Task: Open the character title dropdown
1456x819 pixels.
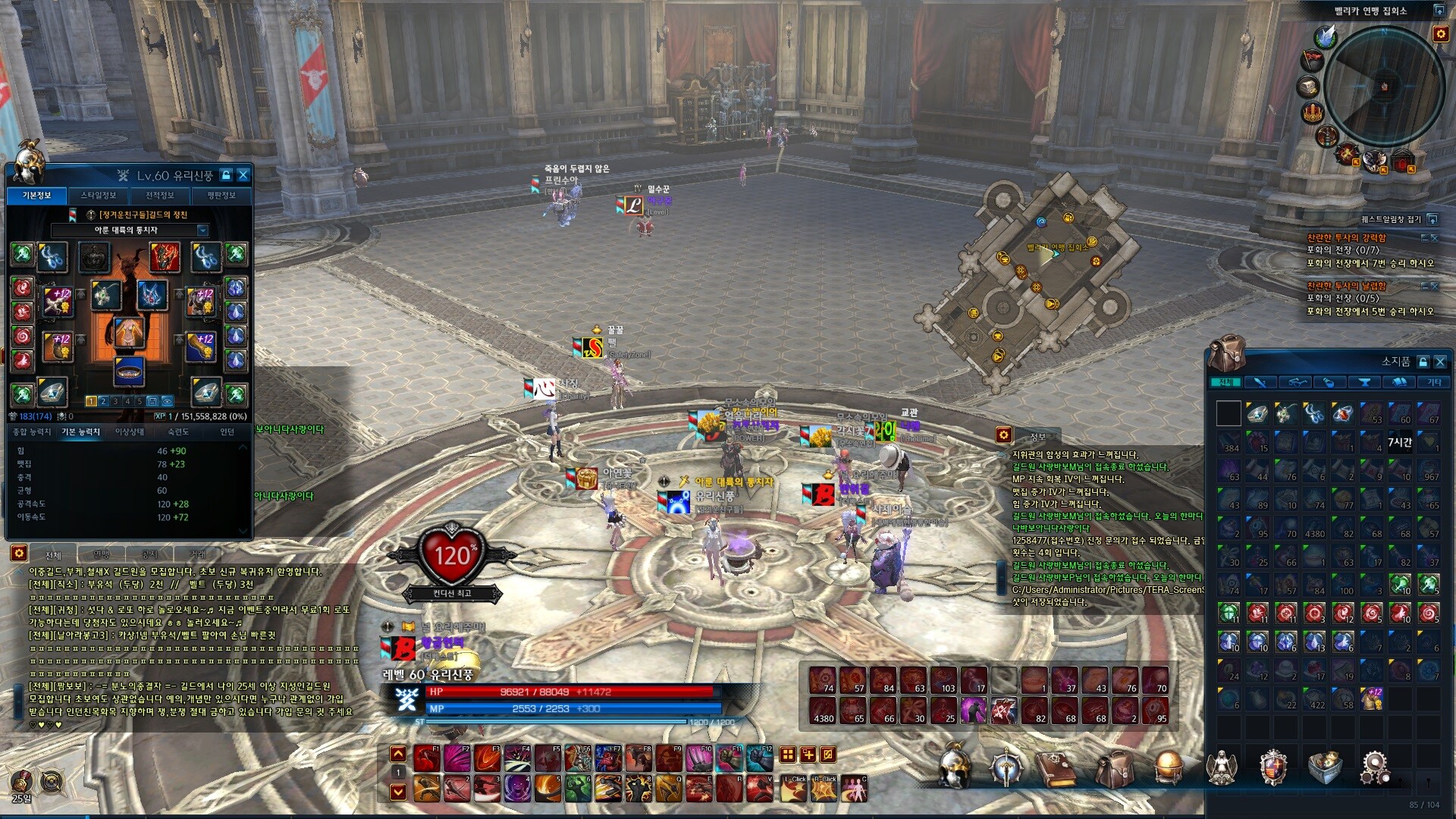Action: pos(202,230)
